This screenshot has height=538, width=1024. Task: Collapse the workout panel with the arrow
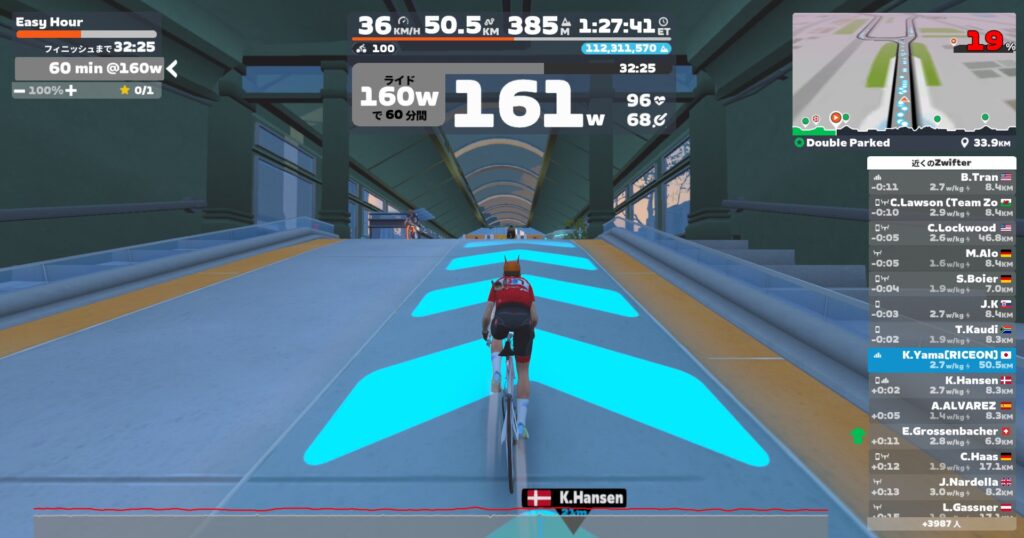tap(172, 68)
